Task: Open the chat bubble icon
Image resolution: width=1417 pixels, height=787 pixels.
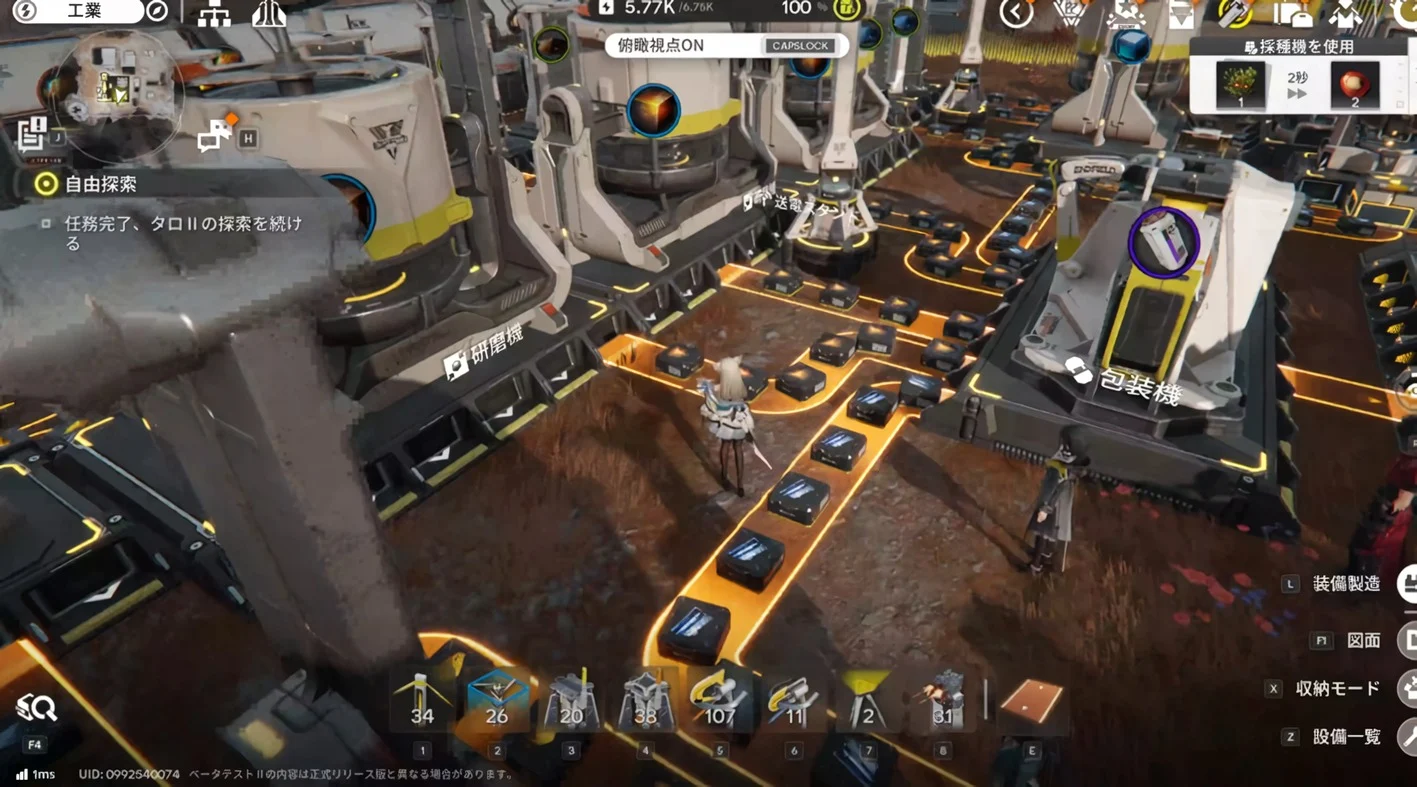Action: click(213, 136)
